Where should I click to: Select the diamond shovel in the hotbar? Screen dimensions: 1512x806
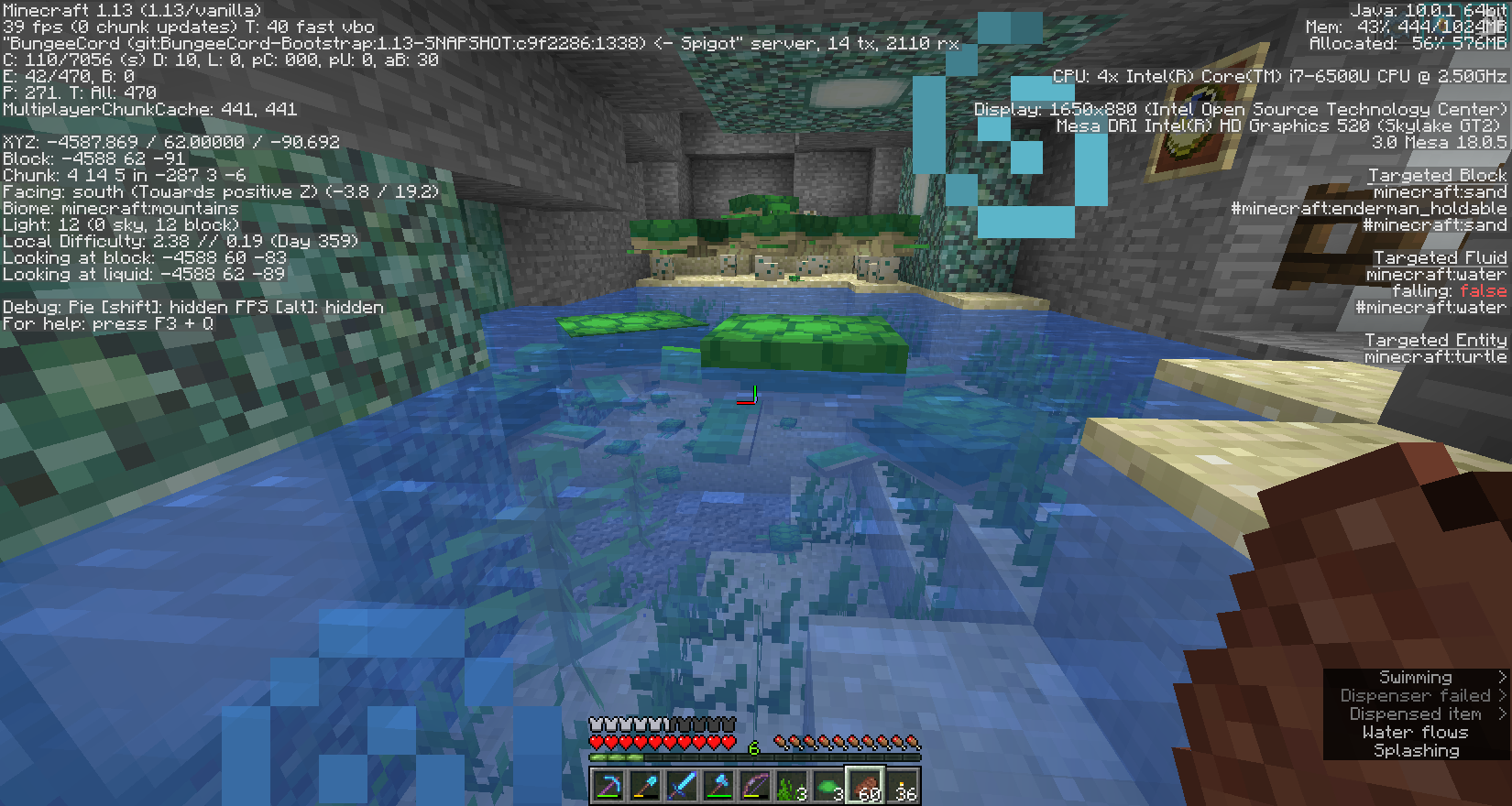pos(647,785)
